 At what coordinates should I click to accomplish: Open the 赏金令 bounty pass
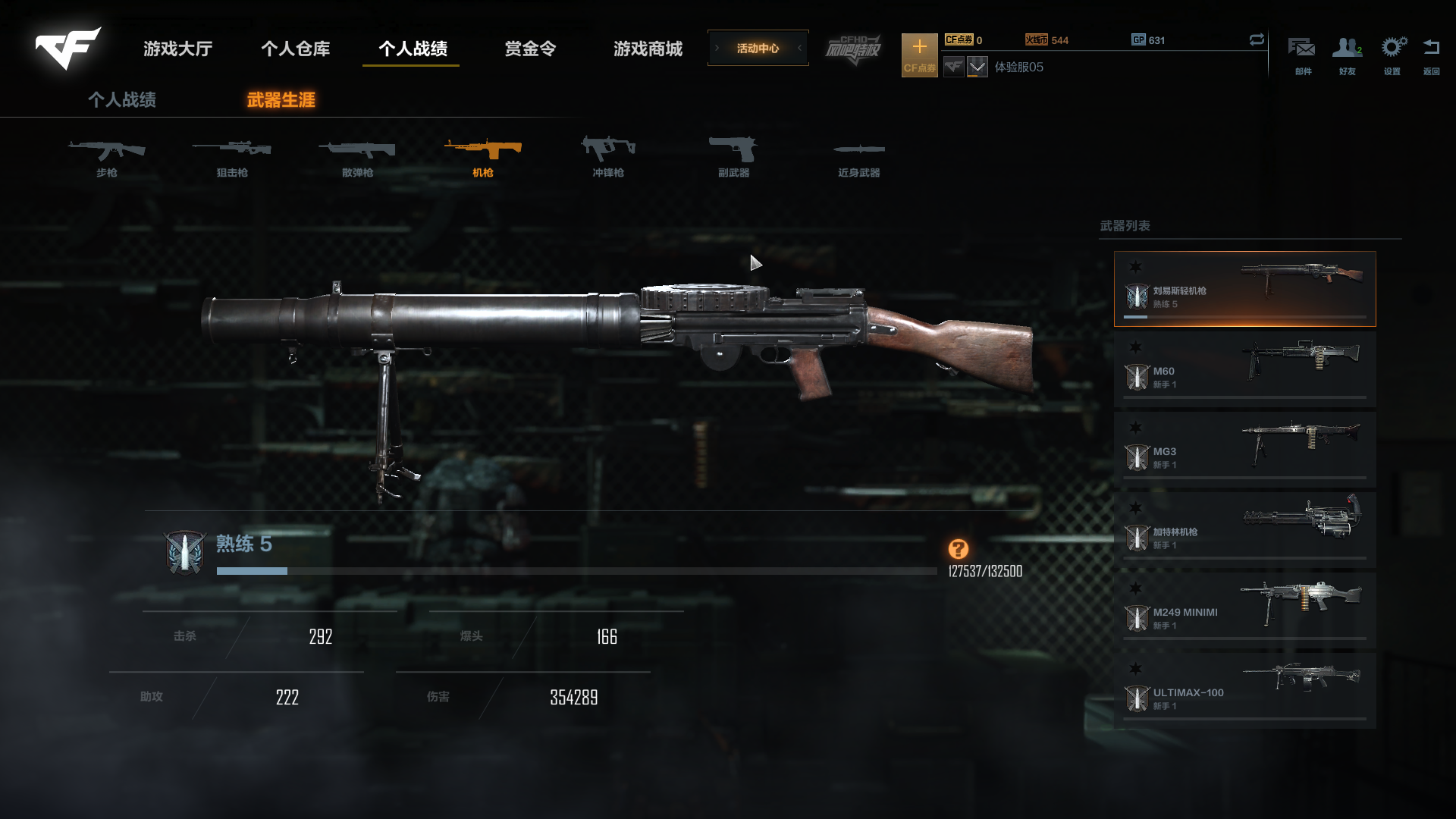(x=530, y=49)
